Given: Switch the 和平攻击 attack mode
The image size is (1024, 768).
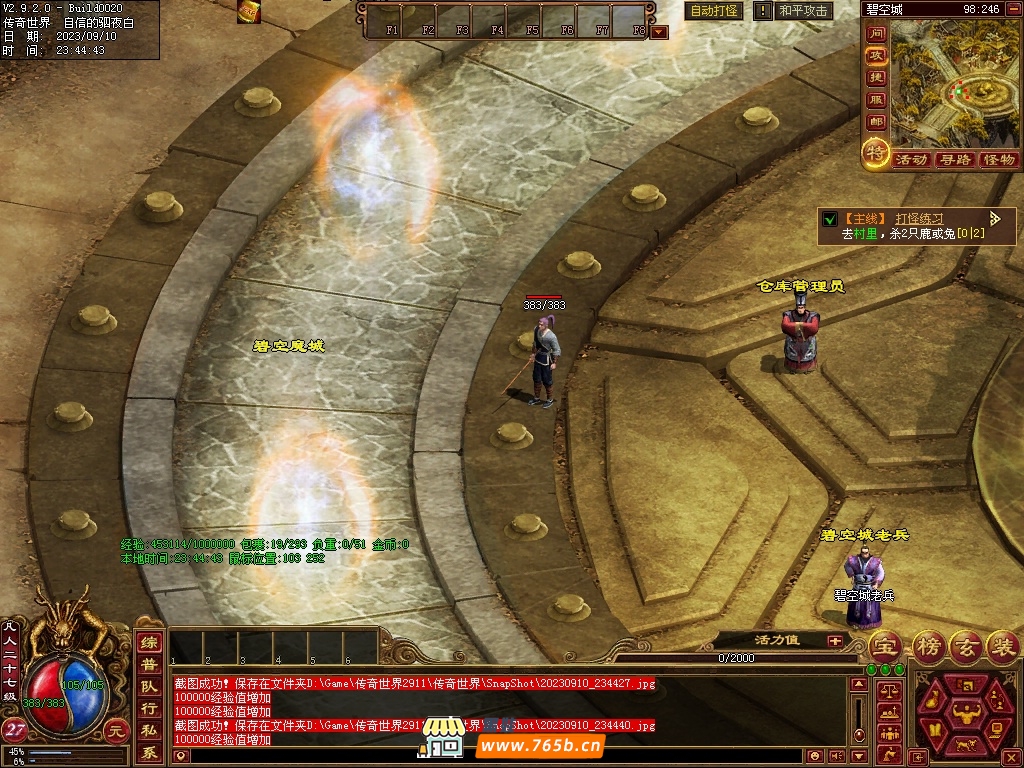Looking at the screenshot, I should tap(804, 11).
